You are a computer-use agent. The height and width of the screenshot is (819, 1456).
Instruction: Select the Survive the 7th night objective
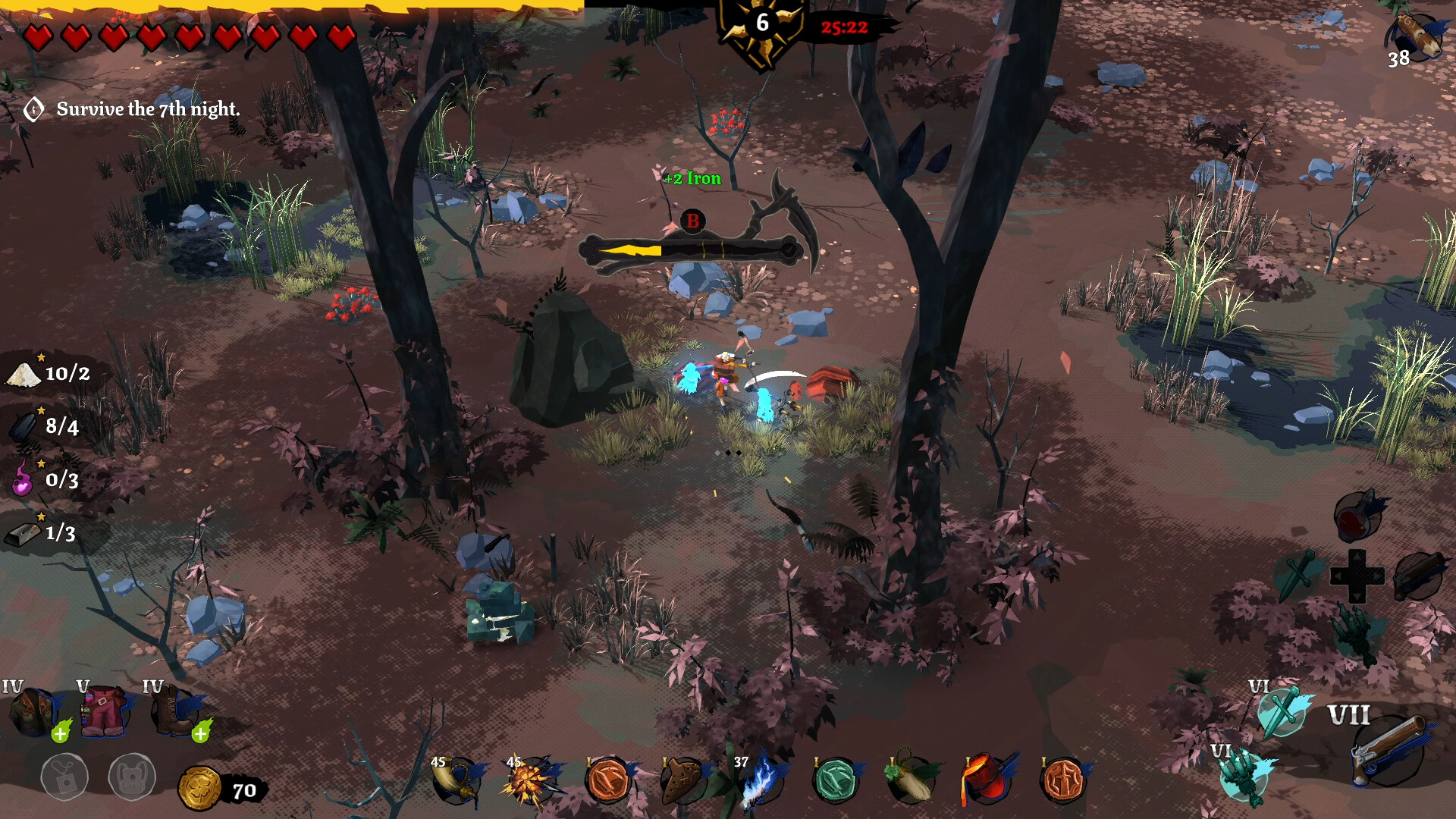[148, 109]
